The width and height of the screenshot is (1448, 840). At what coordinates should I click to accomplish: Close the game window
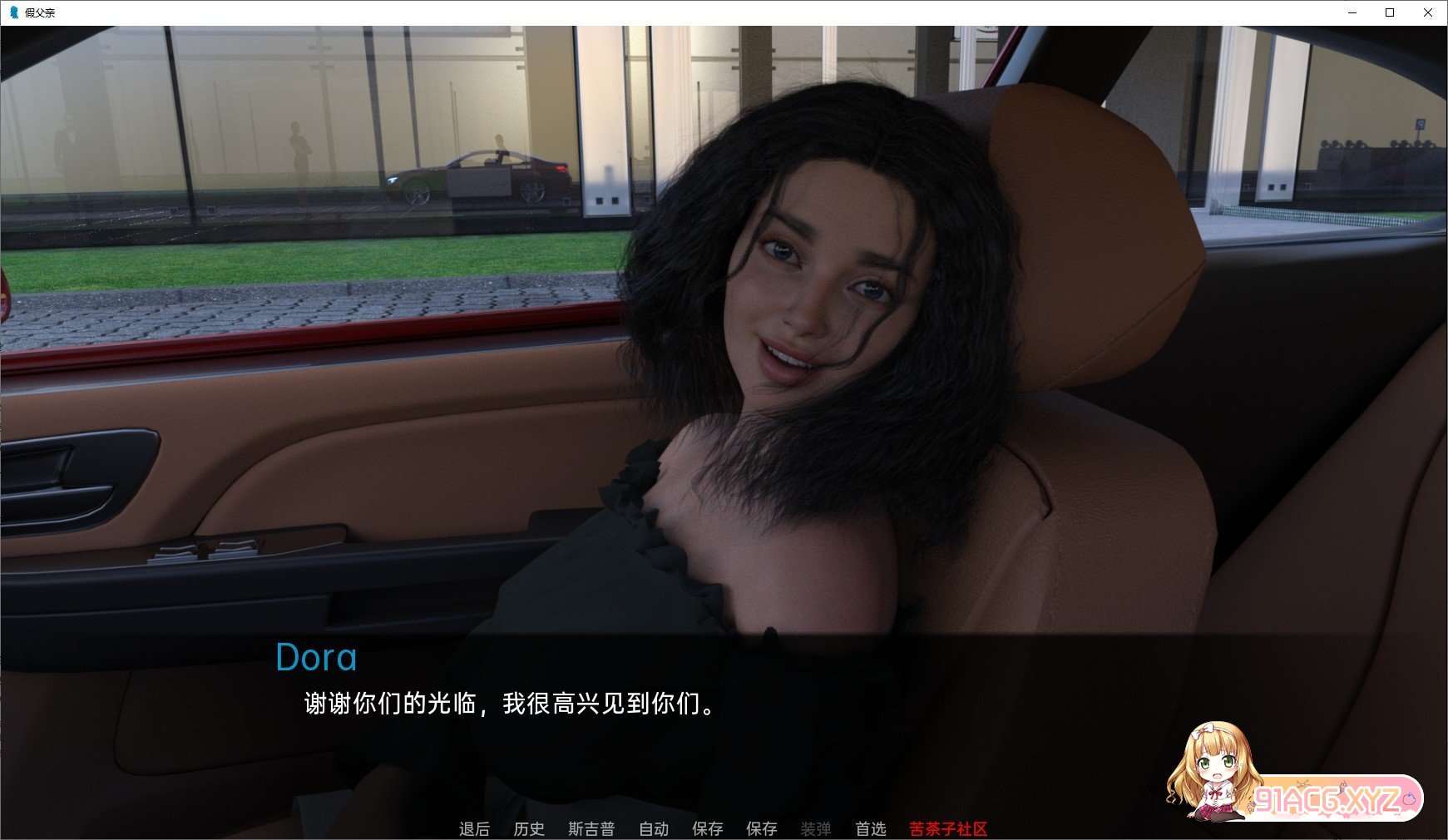(x=1428, y=12)
